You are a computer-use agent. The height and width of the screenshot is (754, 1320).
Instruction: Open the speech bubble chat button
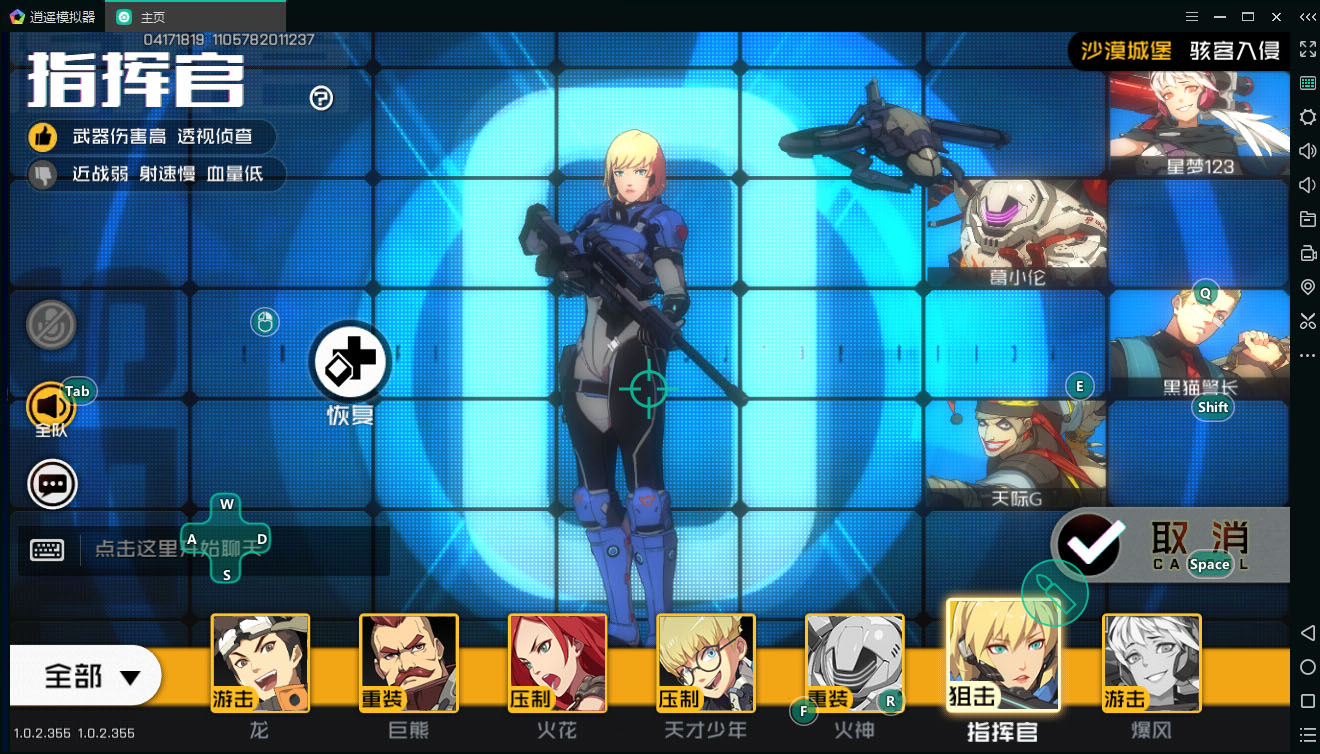(52, 485)
